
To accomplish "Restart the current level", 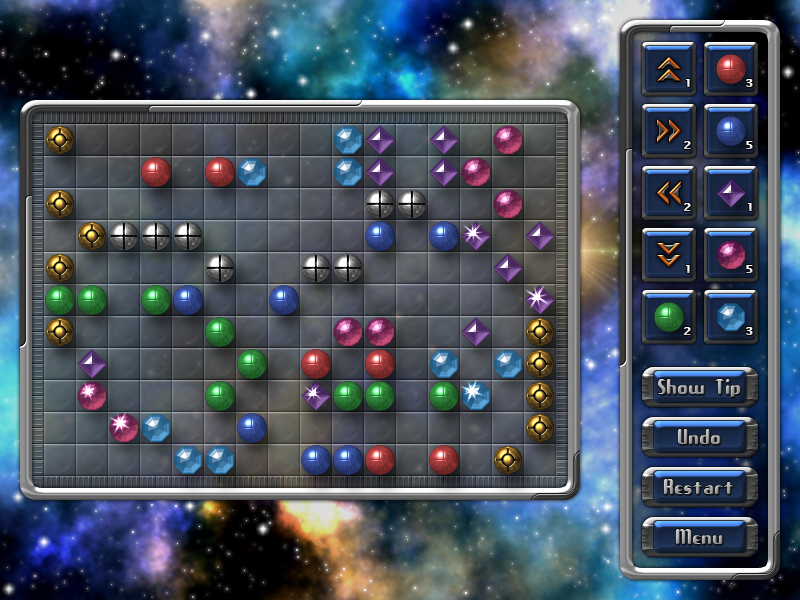I will (699, 488).
